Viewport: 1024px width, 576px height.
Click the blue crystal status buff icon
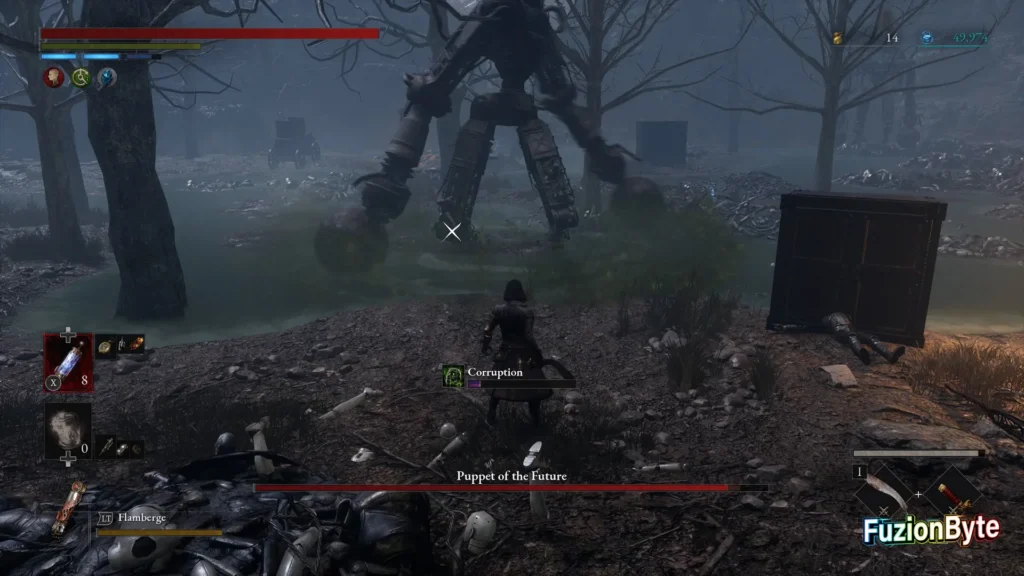click(x=106, y=77)
